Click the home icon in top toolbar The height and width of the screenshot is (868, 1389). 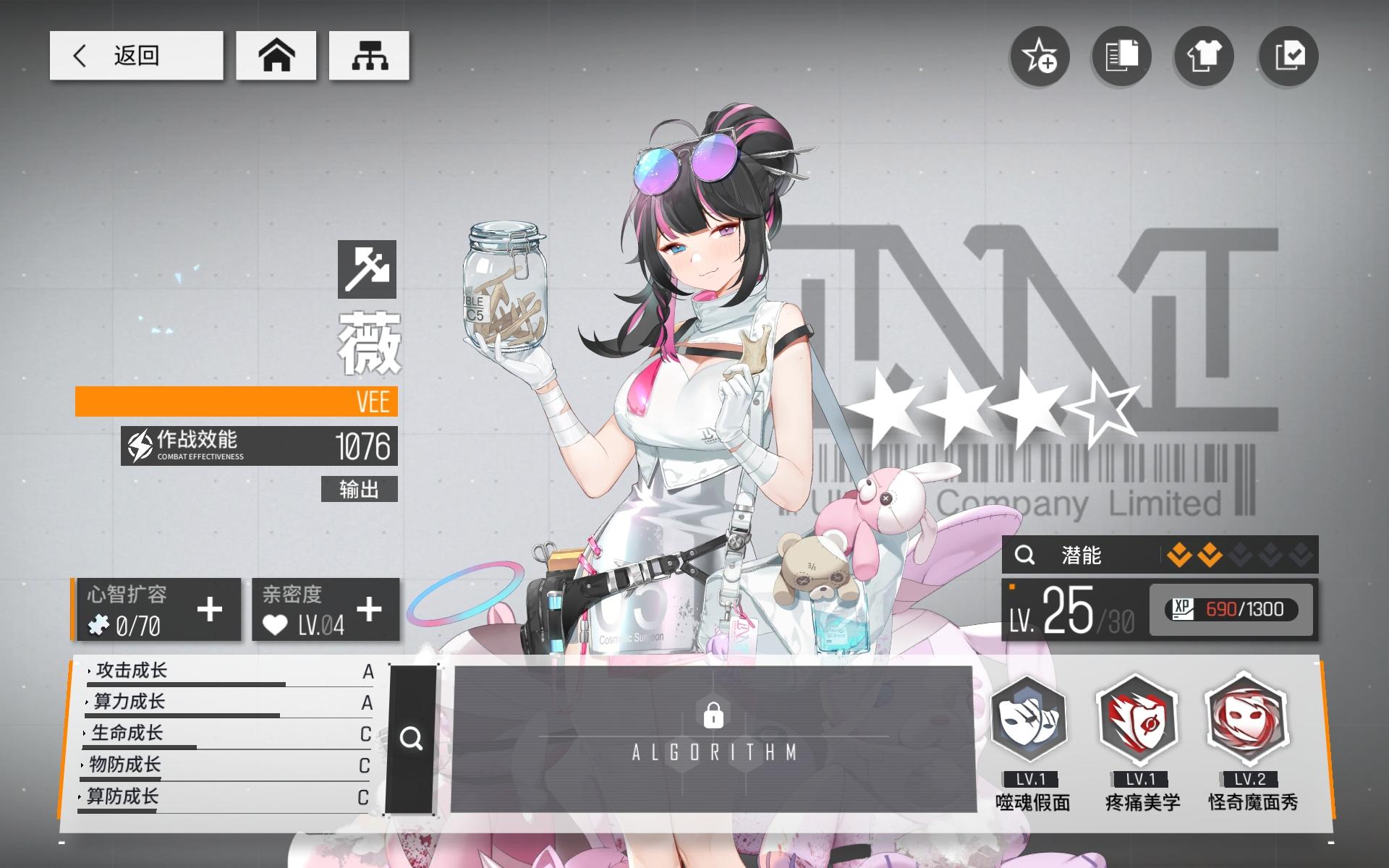pos(277,55)
